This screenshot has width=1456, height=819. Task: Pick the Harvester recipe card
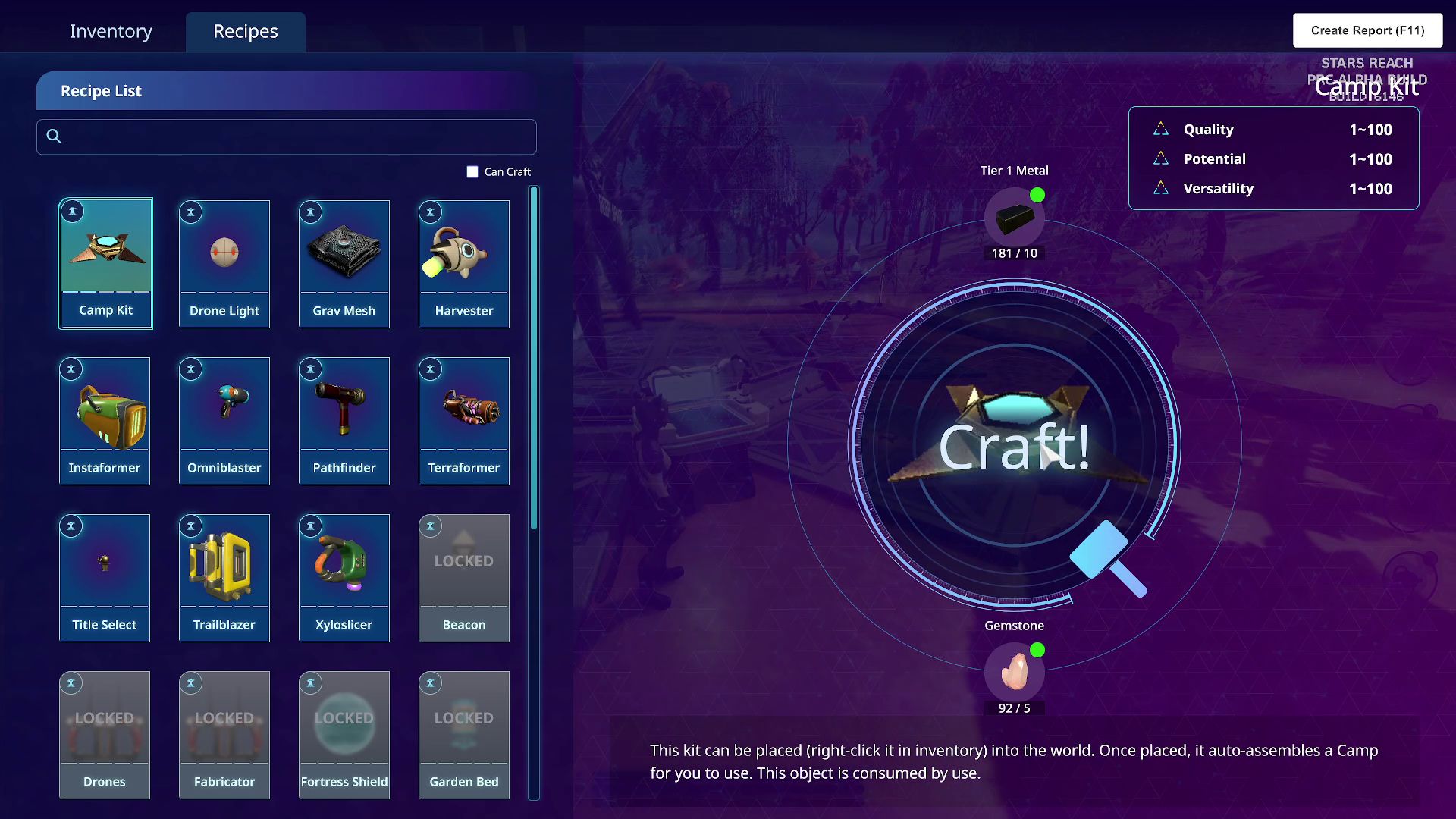pyautogui.click(x=464, y=263)
